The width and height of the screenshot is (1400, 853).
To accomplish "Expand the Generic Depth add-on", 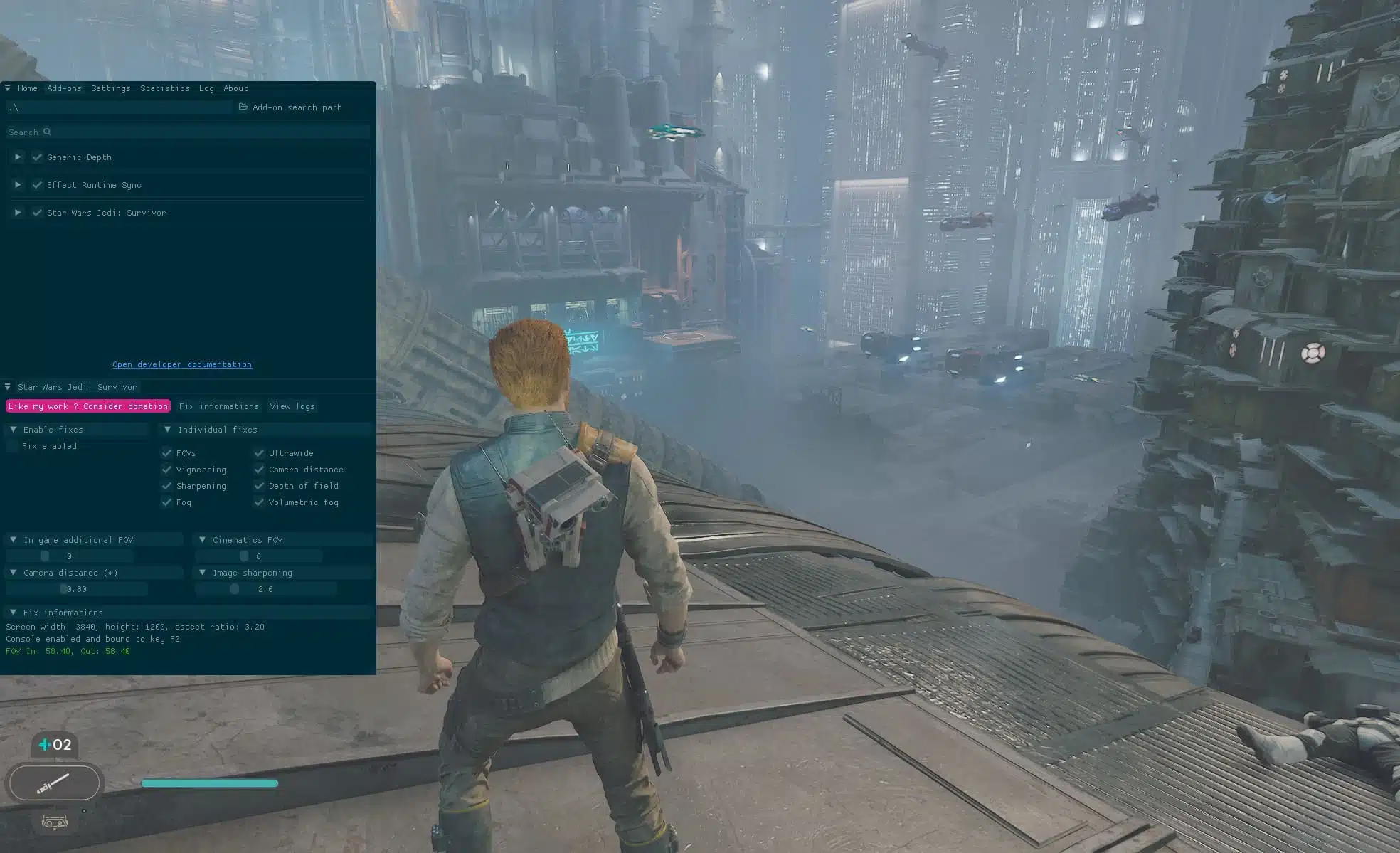I will point(18,157).
